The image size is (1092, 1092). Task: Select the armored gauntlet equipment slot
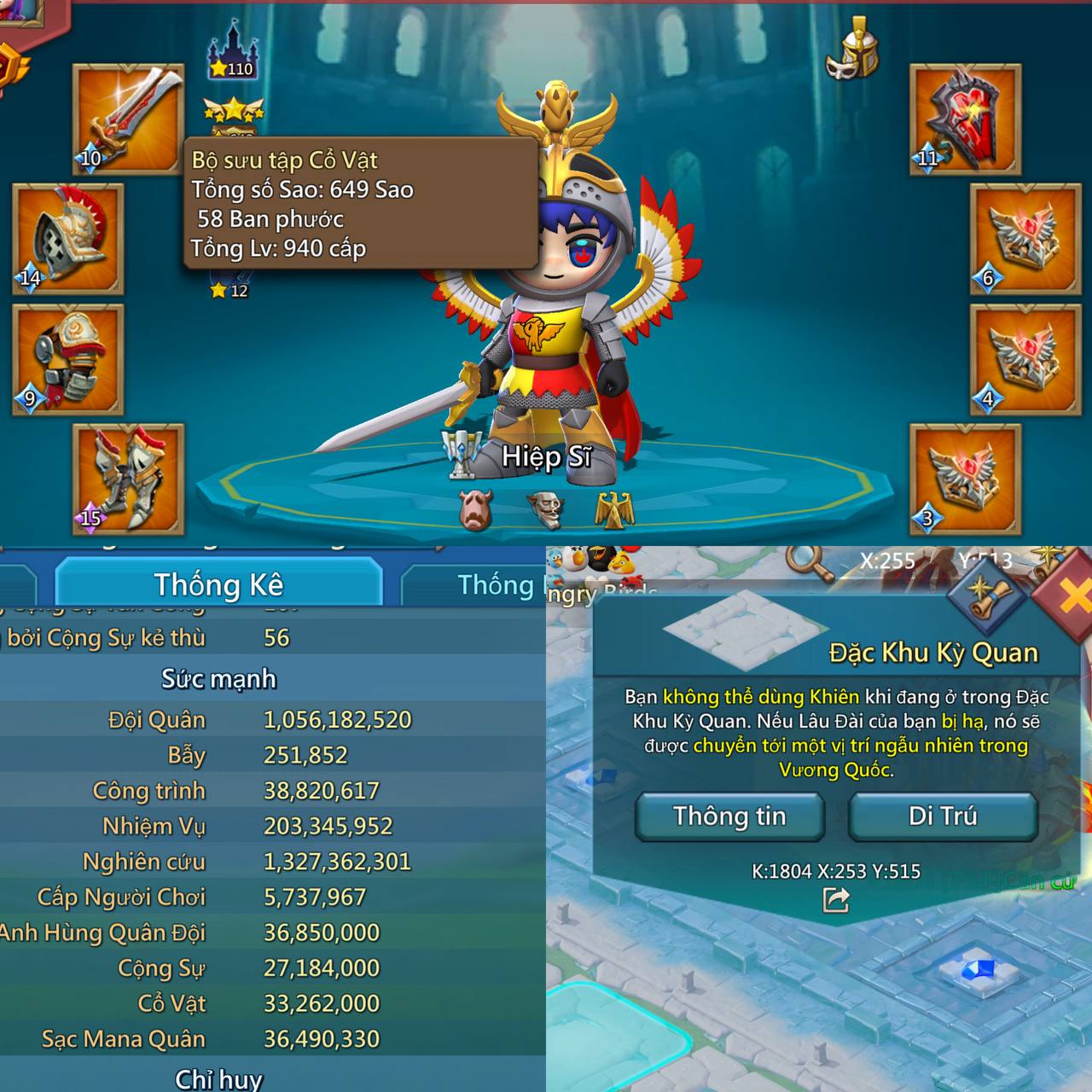[67, 359]
